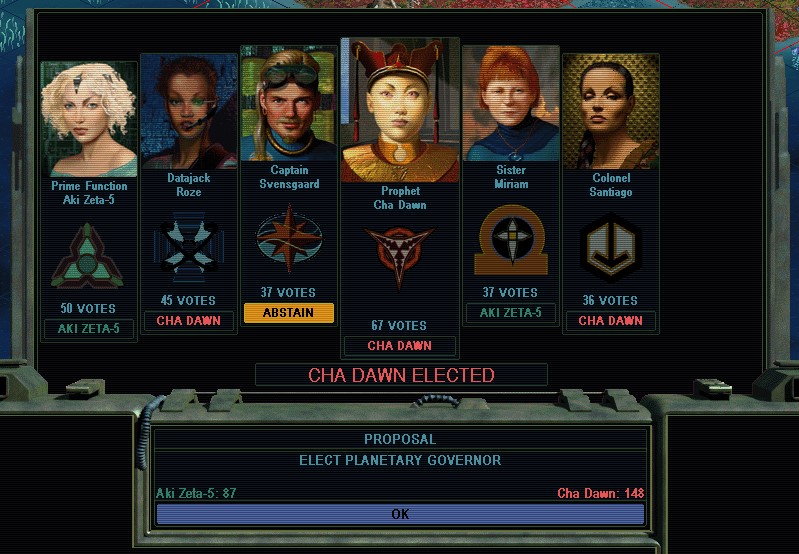Choose Datajack Roze's portrait
Viewport: 799px width, 554px height.
pos(188,112)
